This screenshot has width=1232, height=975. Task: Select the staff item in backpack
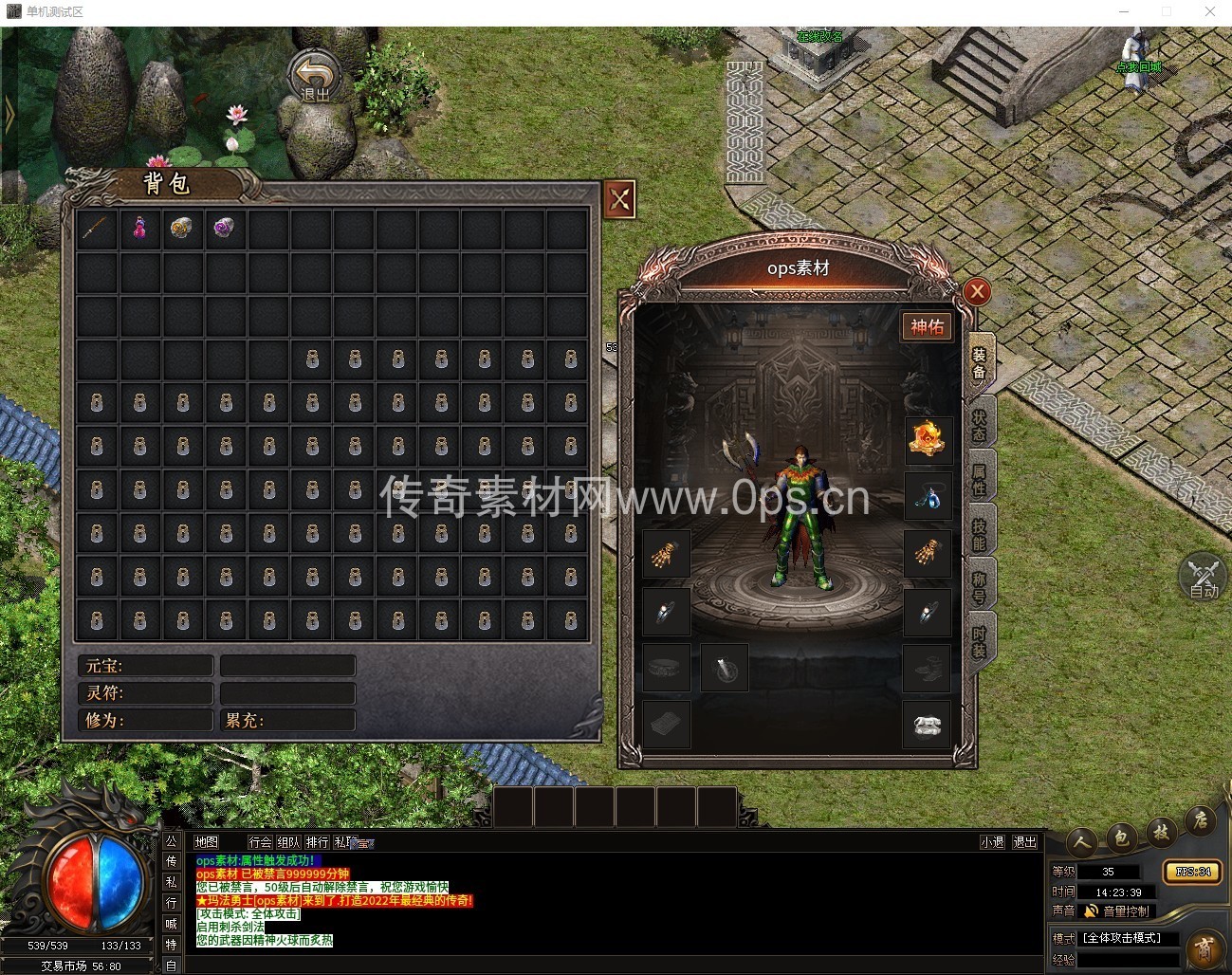[x=98, y=229]
